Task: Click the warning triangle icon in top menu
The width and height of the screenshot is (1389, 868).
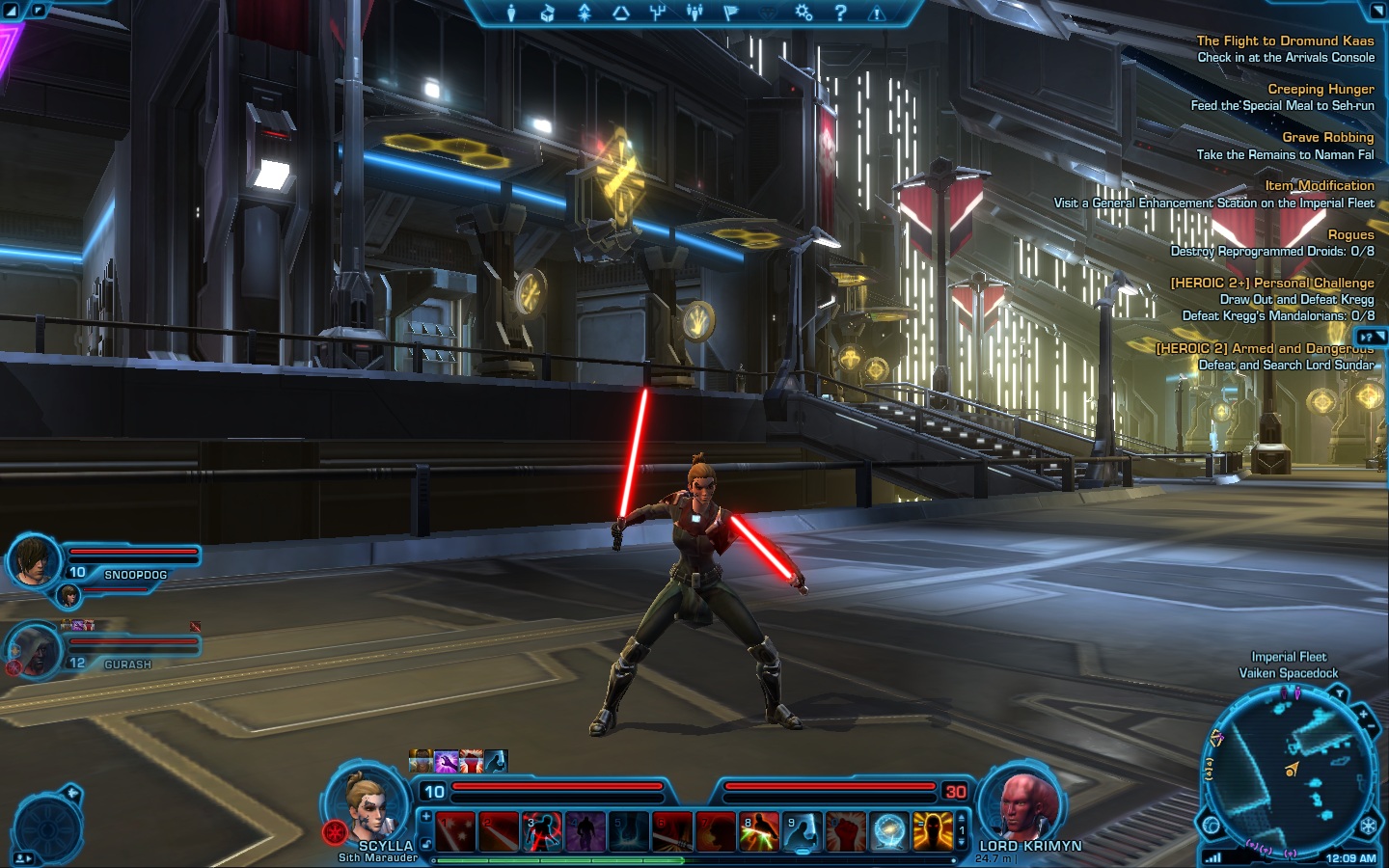Action: 877,13
